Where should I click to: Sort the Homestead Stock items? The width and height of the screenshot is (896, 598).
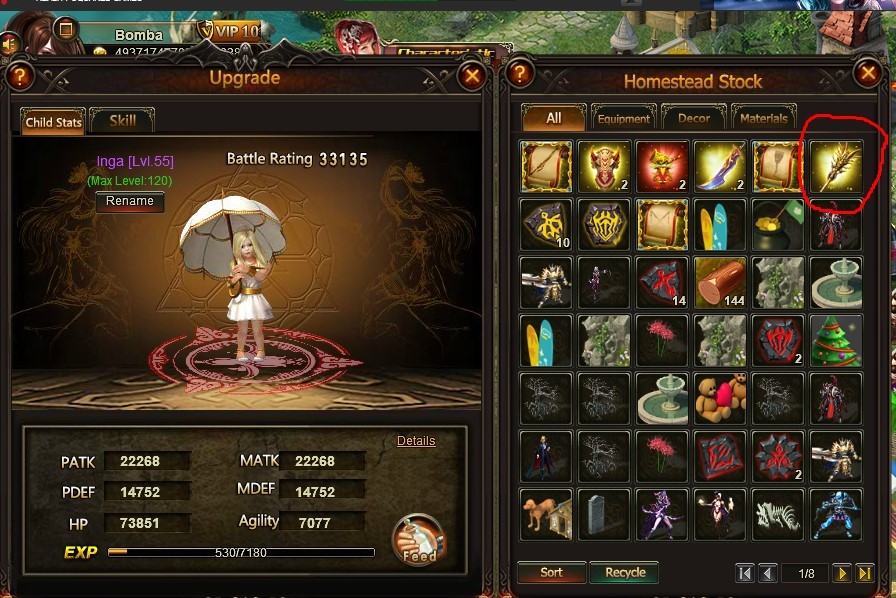tap(551, 573)
